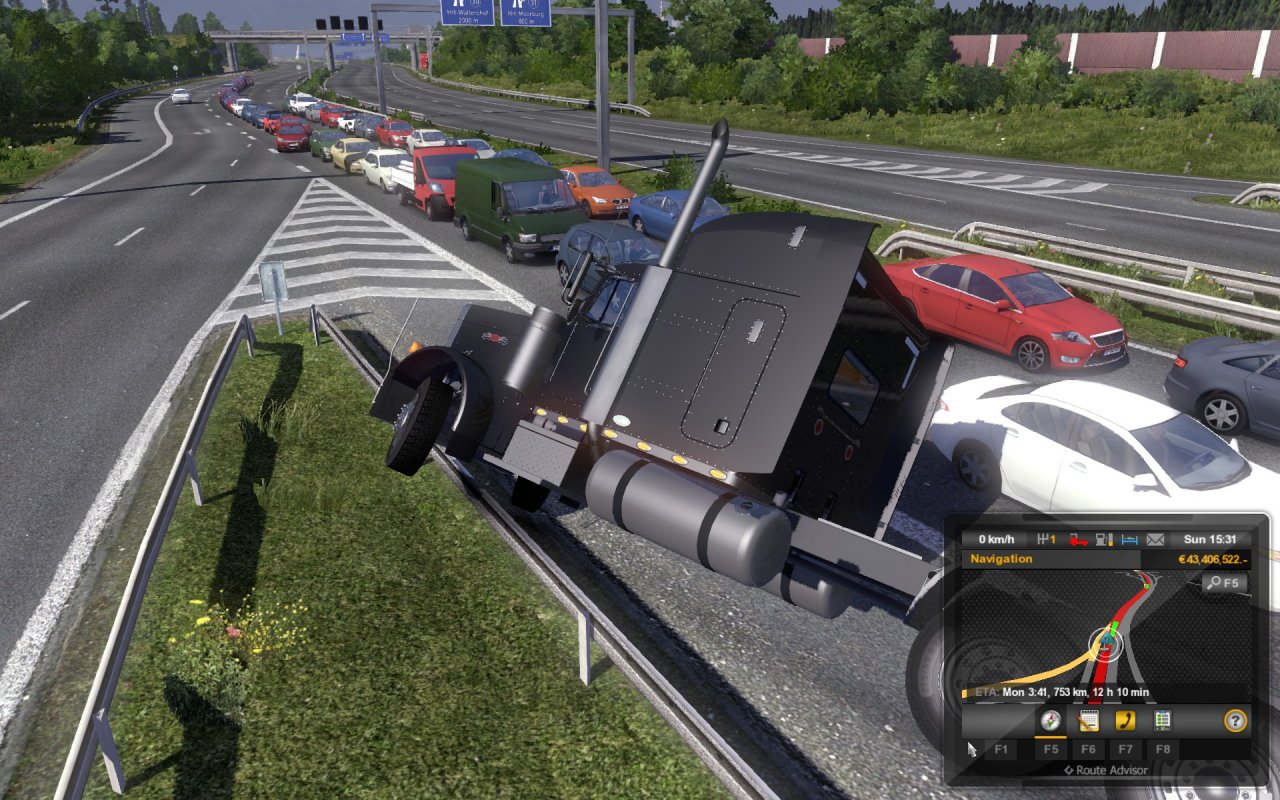Open the Navigation compass tab

click(1050, 720)
